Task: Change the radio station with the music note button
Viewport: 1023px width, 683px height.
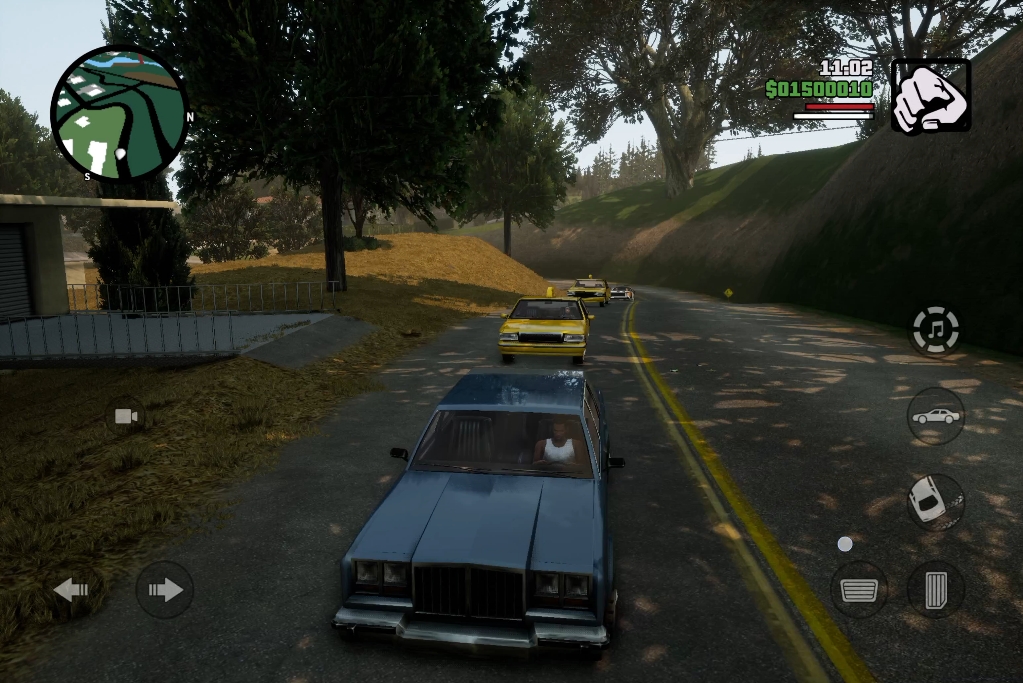Action: pyautogui.click(x=935, y=330)
